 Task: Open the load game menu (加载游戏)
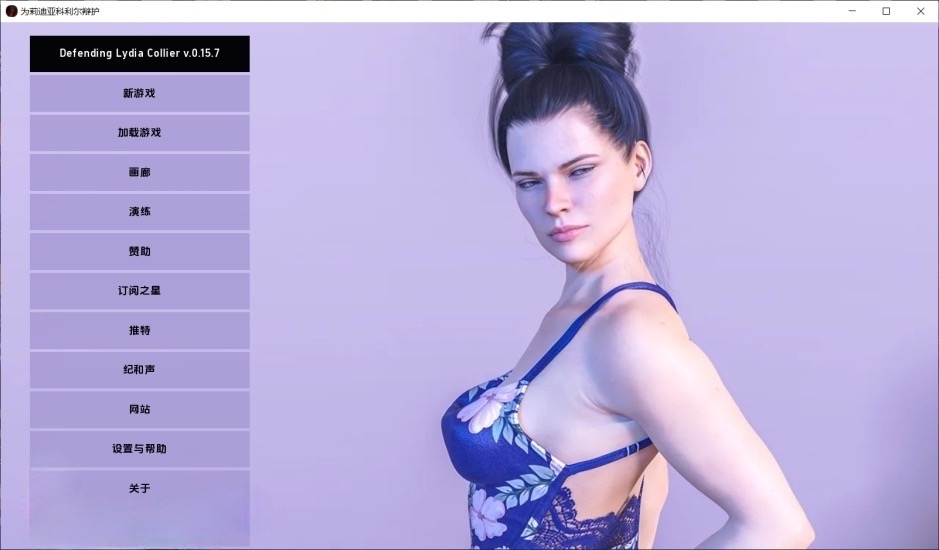pyautogui.click(x=139, y=133)
